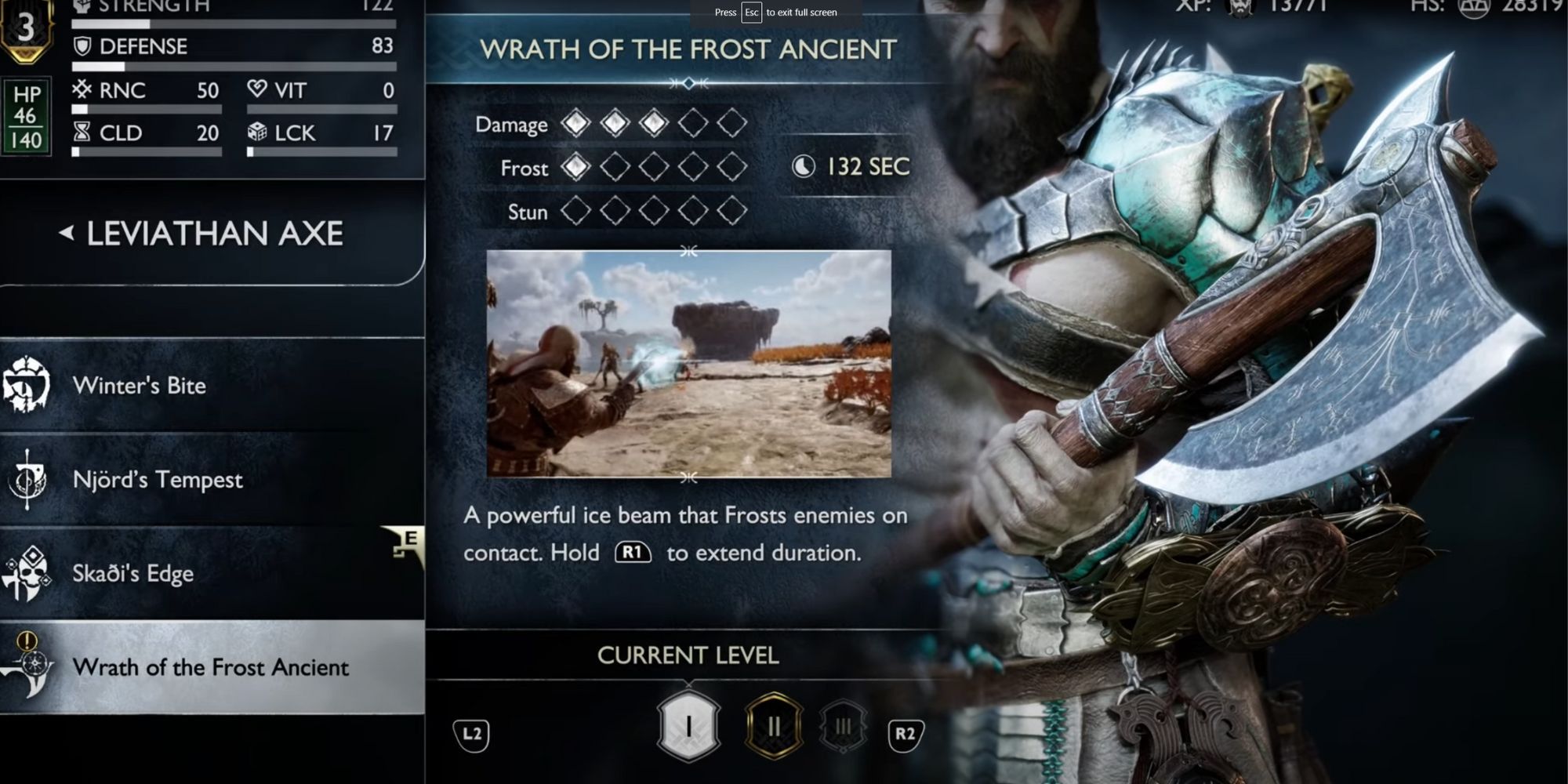Click the Esc key prompt to exit fullscreen

click(753, 13)
